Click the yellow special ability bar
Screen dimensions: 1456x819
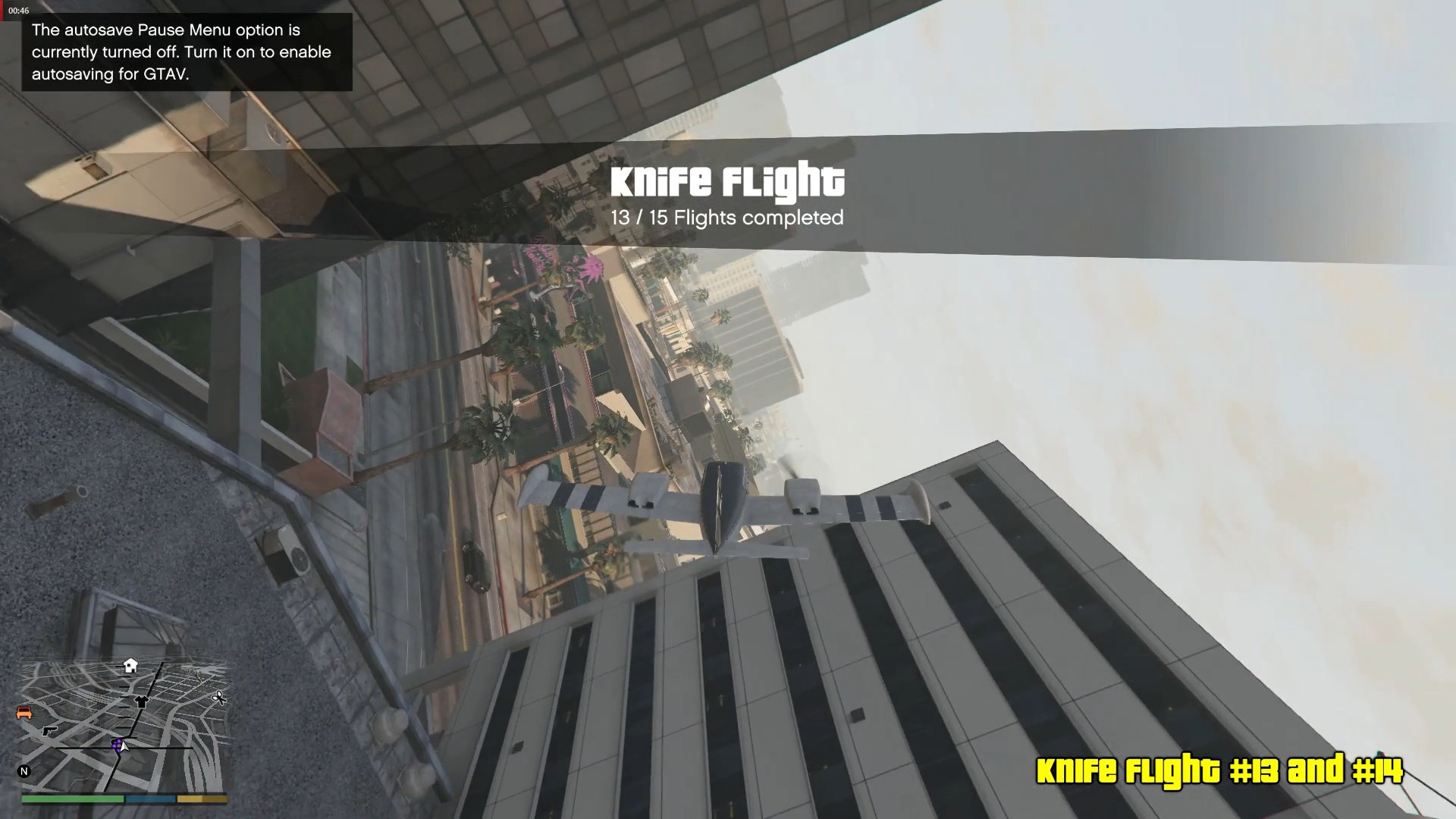pyautogui.click(x=202, y=799)
